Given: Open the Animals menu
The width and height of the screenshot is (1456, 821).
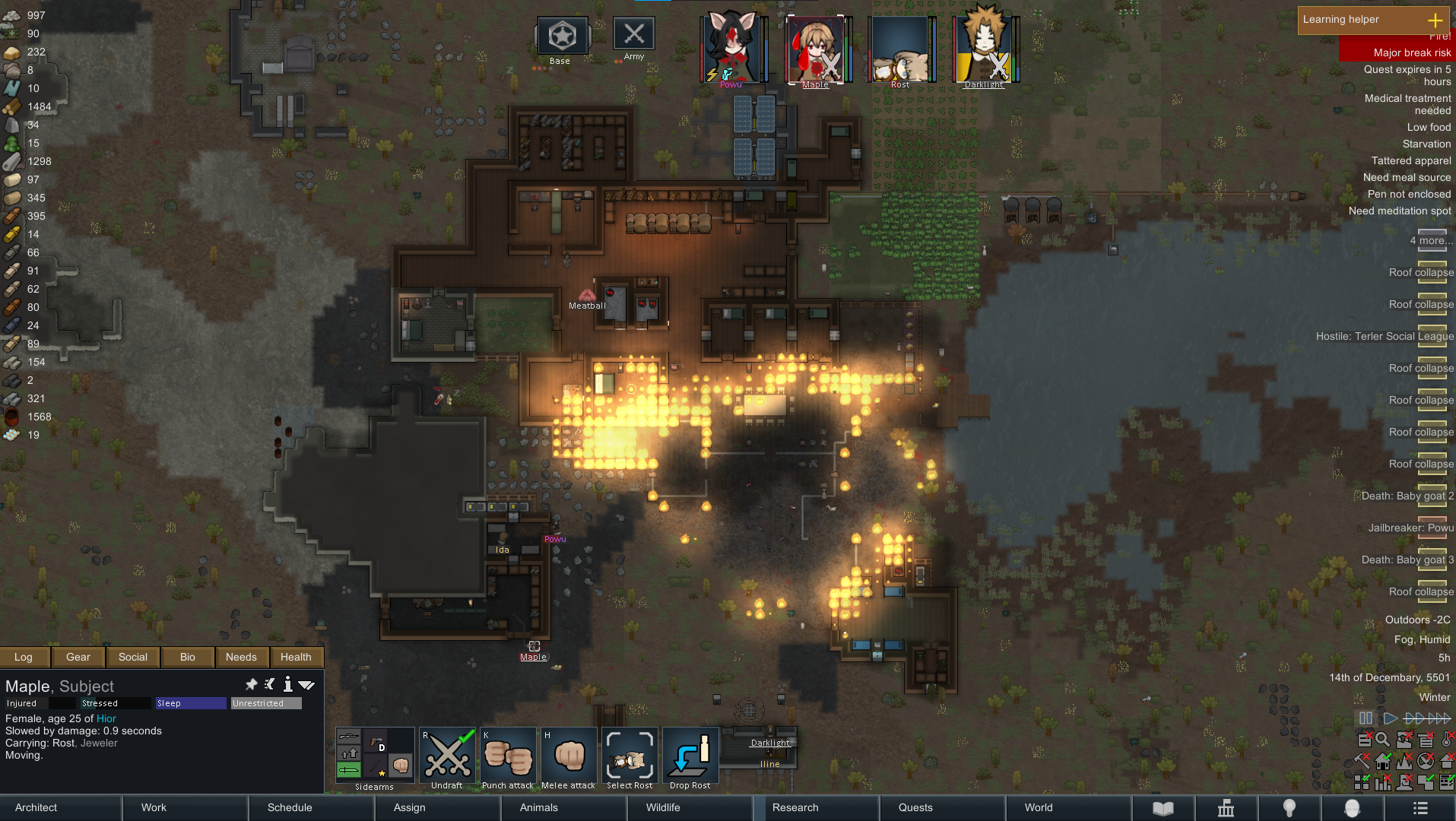Looking at the screenshot, I should (x=538, y=807).
